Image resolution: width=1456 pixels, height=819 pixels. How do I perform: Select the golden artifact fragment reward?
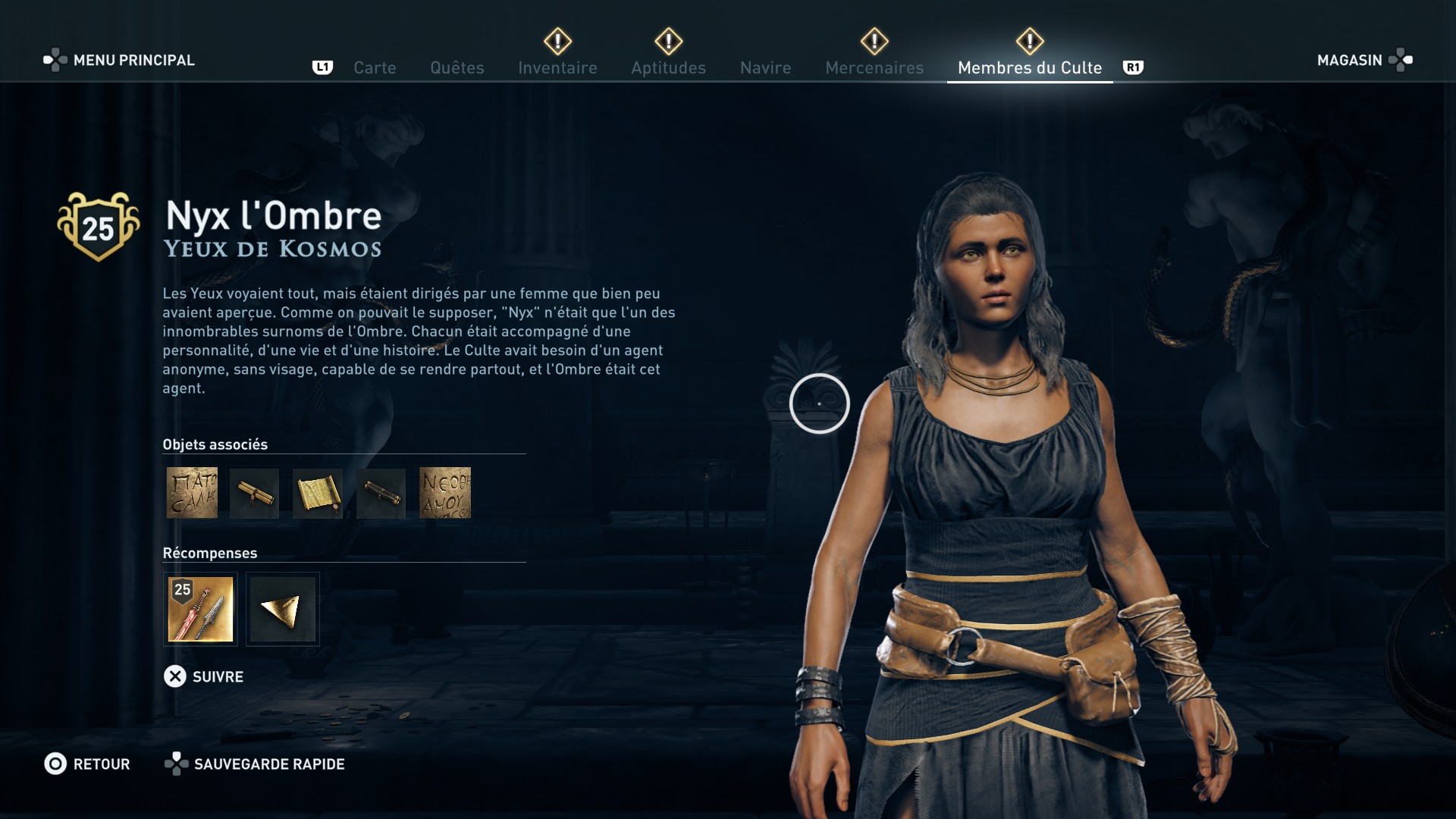(282, 609)
